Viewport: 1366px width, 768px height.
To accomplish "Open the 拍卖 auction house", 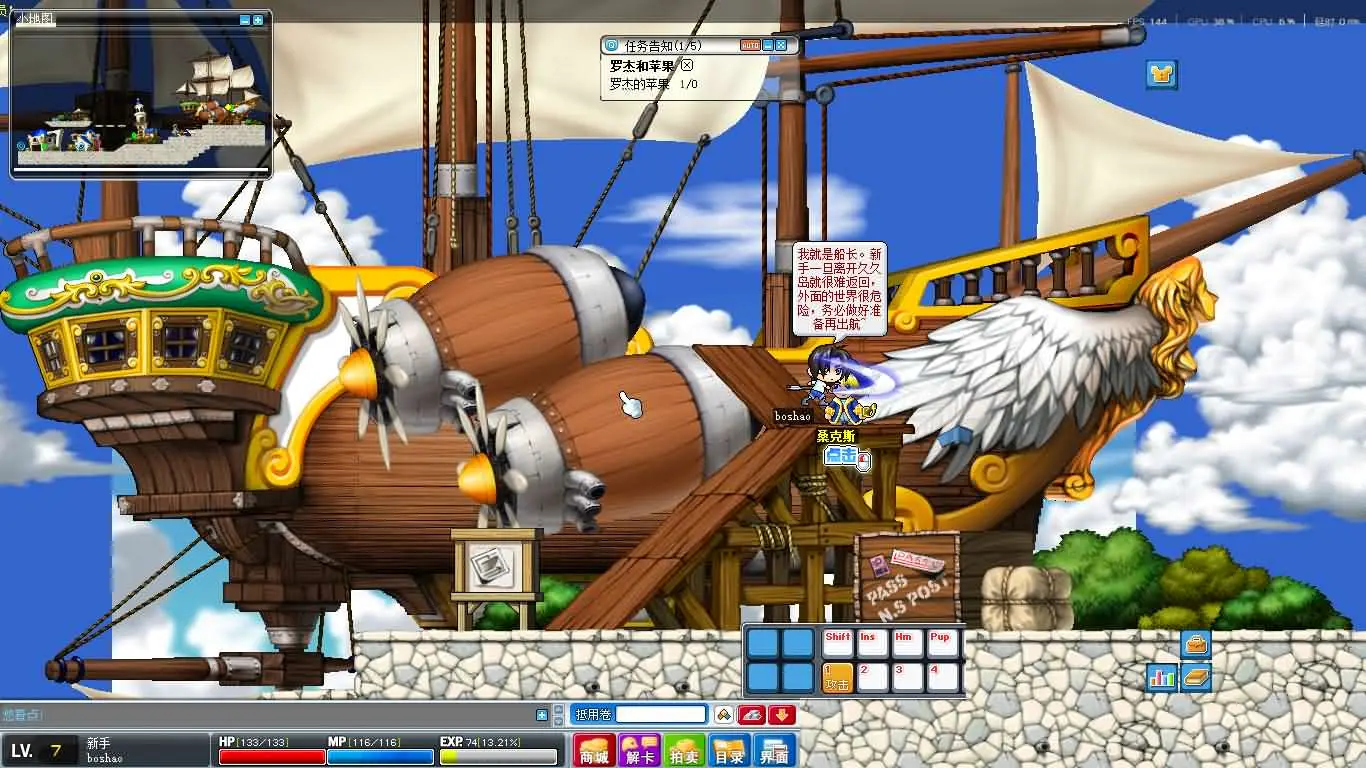I will (x=685, y=751).
